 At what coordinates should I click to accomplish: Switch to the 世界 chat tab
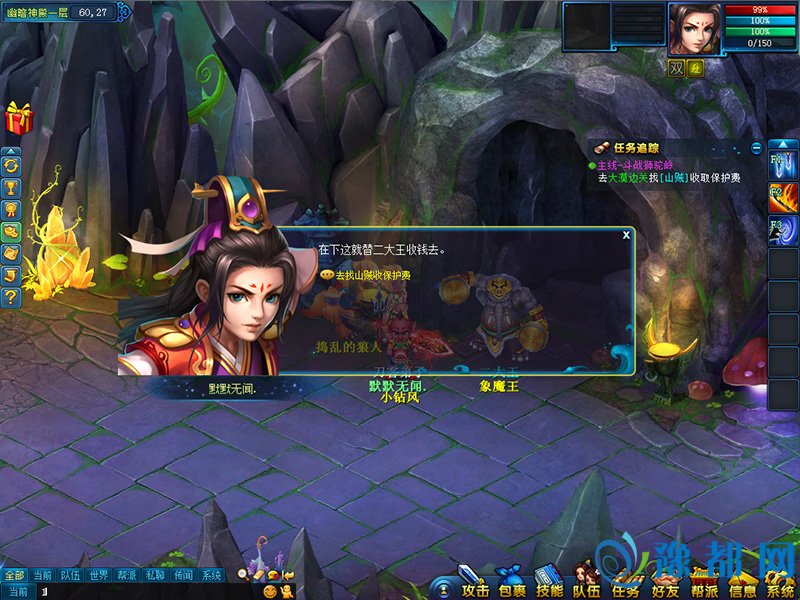click(x=98, y=575)
